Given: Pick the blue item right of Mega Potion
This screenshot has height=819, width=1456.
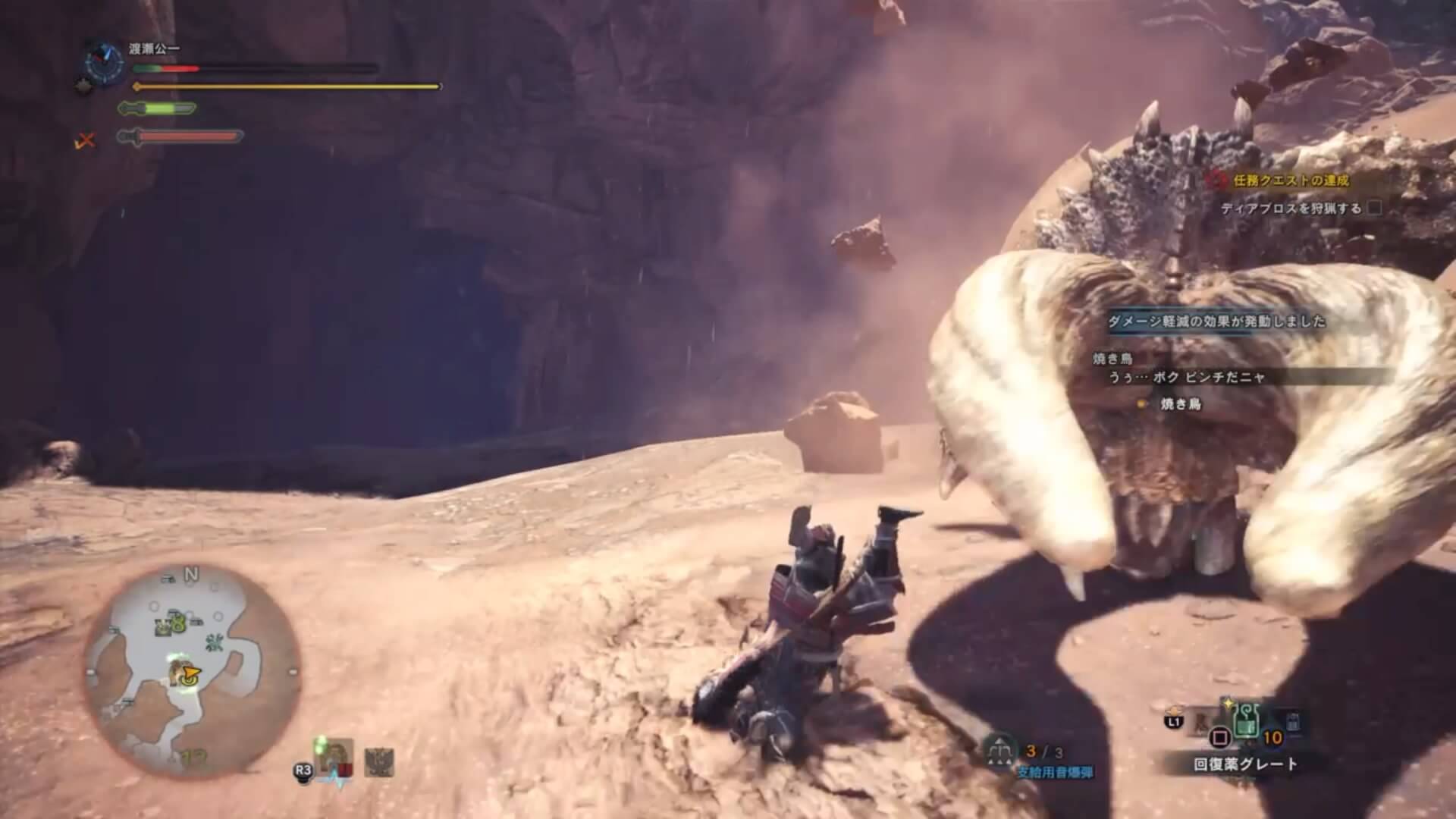Looking at the screenshot, I should coord(1294,723).
